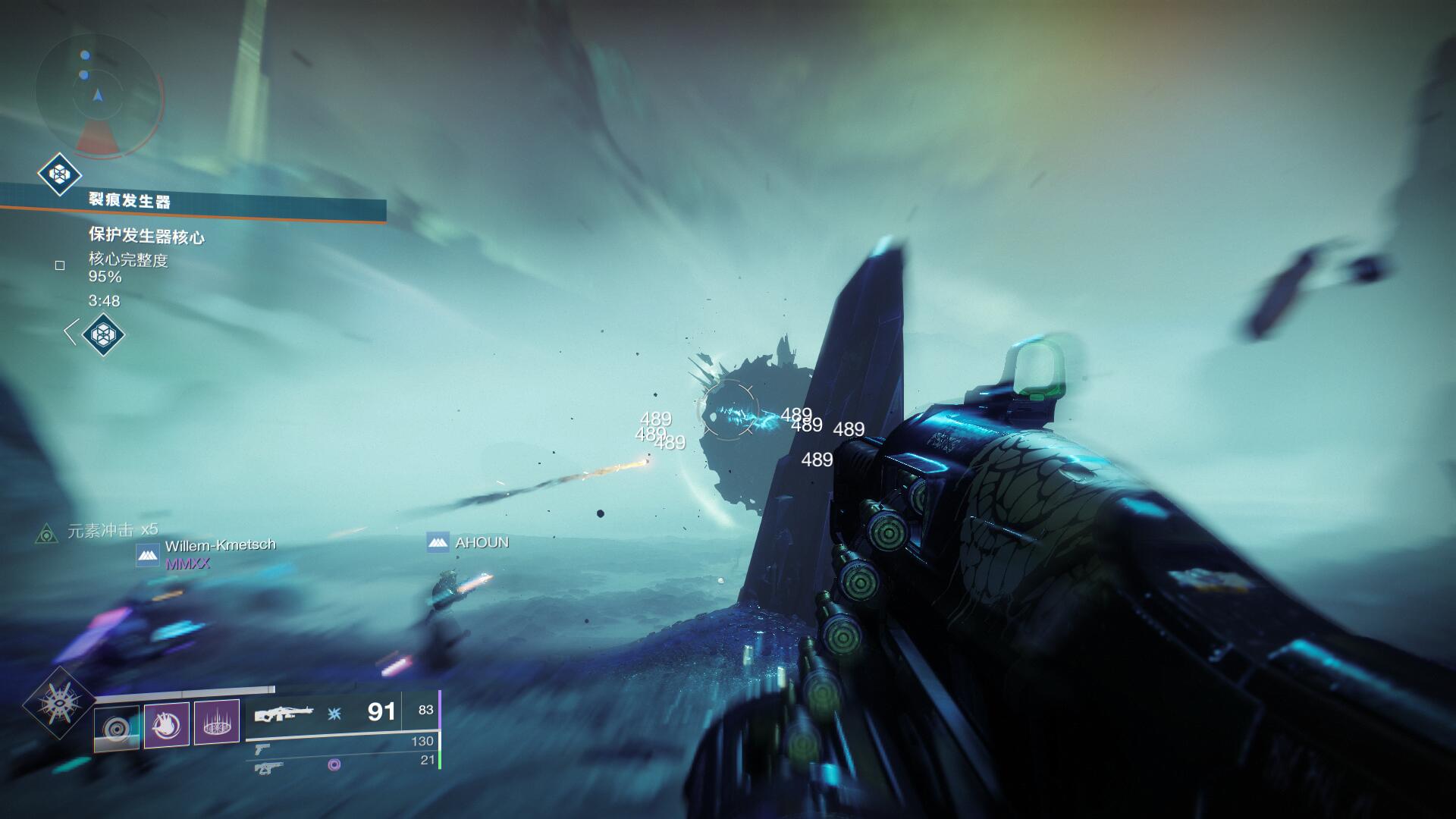Image resolution: width=1456 pixels, height=819 pixels.
Task: Select the 裂痕发生器 activity emblem icon
Action: click(60, 174)
